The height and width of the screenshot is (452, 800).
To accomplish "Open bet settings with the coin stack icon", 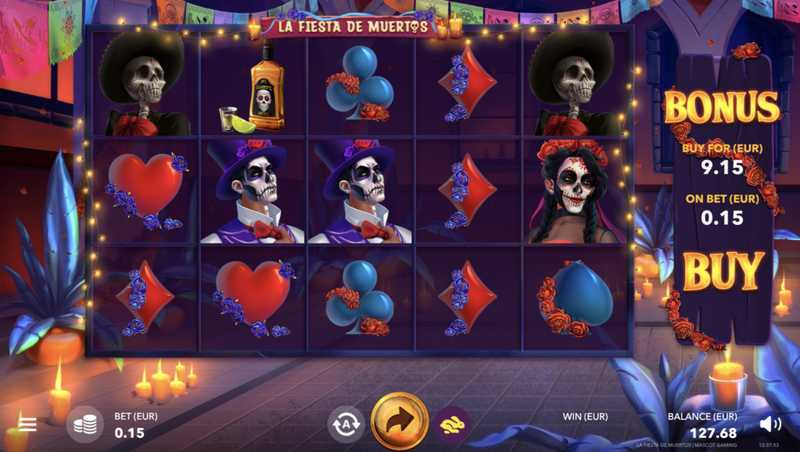I will tap(85, 424).
